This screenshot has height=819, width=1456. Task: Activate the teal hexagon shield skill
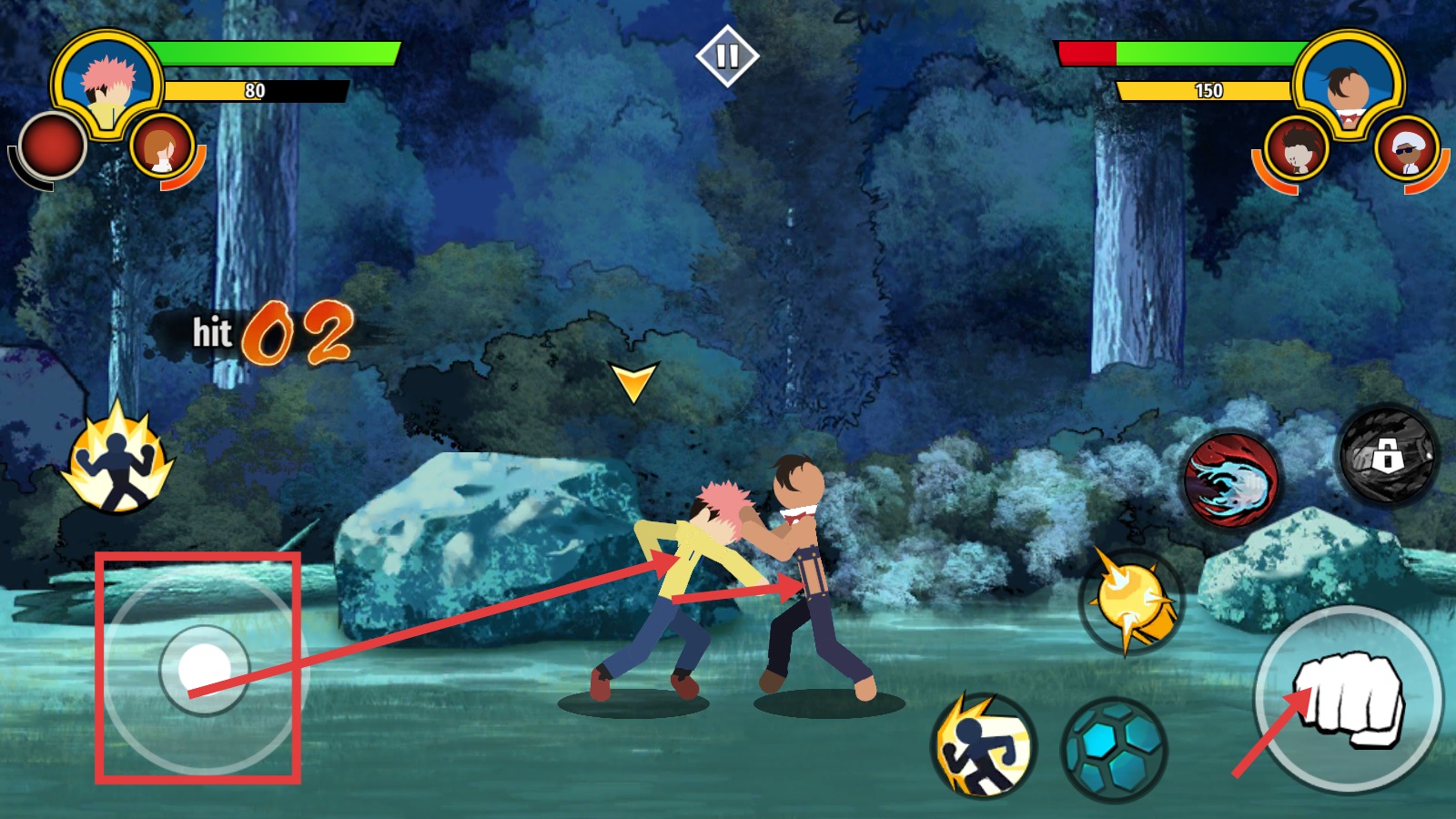(1114, 749)
